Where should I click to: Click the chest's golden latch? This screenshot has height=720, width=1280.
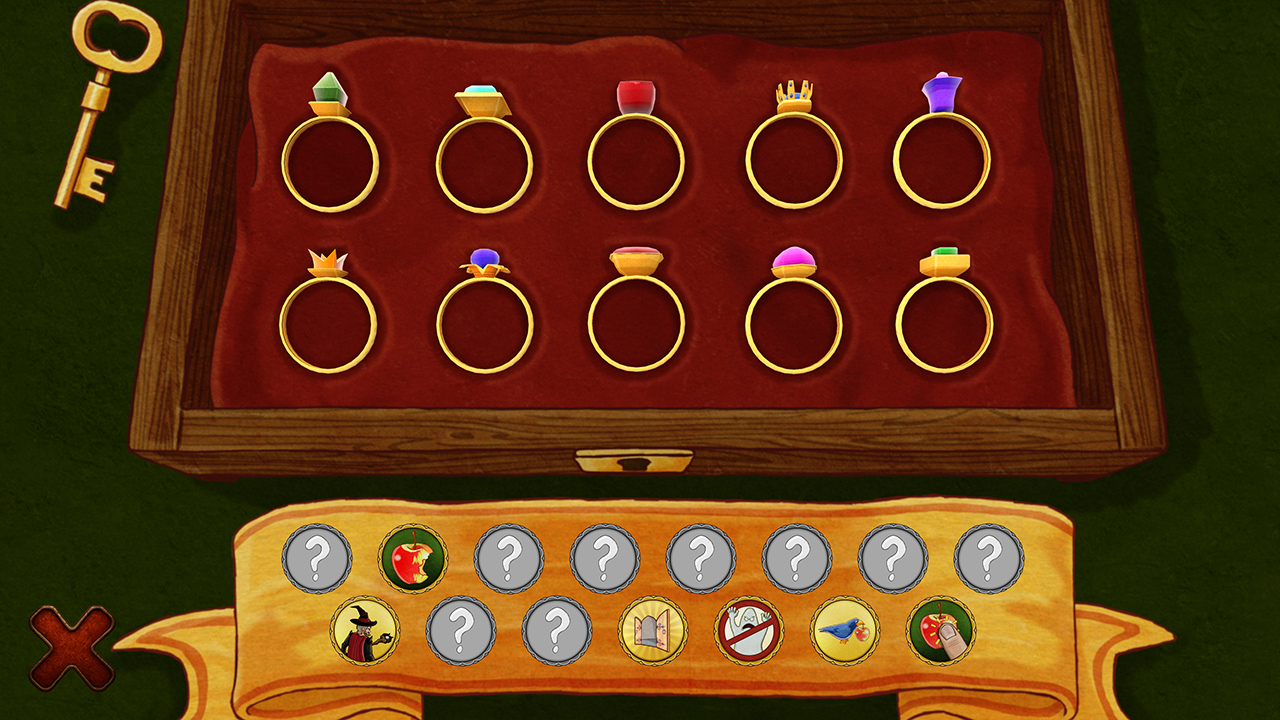point(635,462)
